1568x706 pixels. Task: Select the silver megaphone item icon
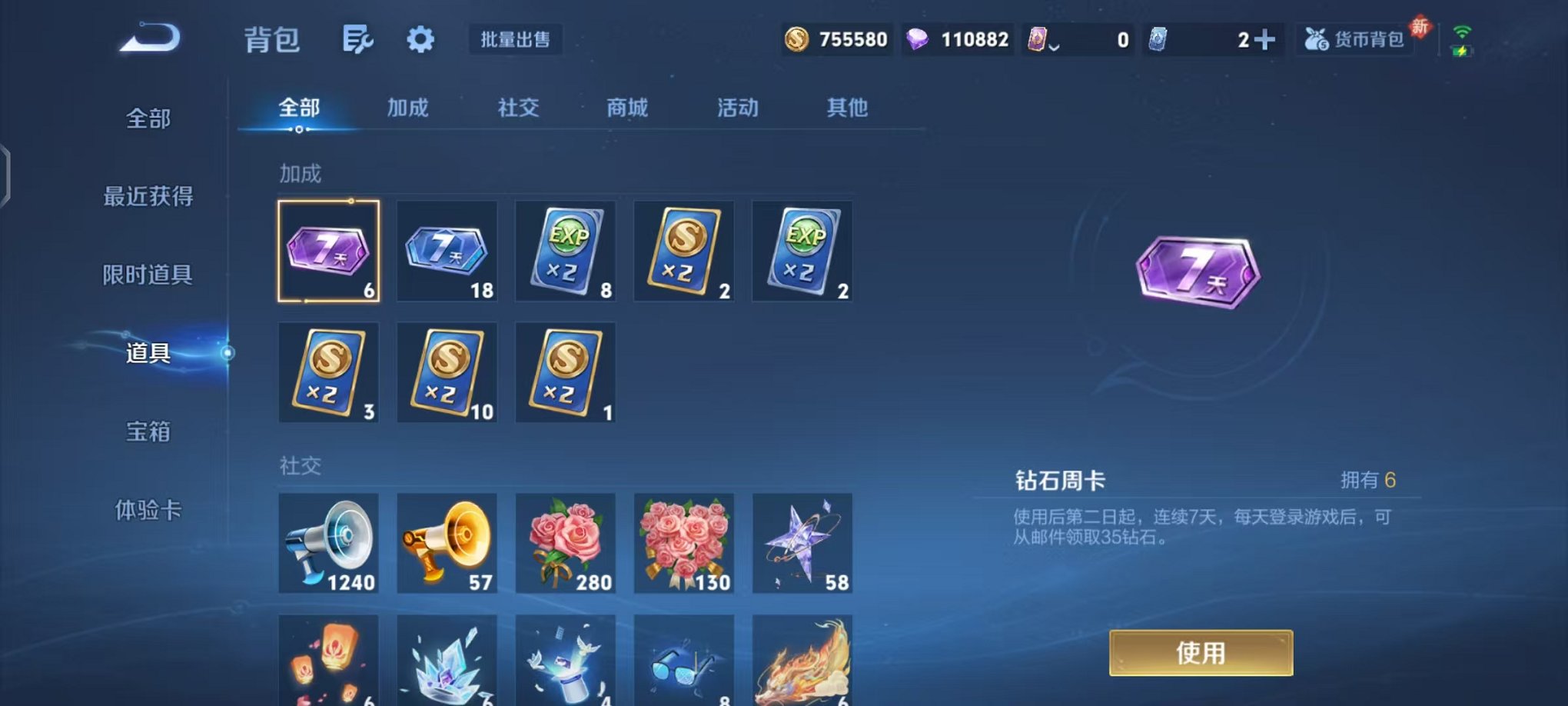[x=328, y=544]
